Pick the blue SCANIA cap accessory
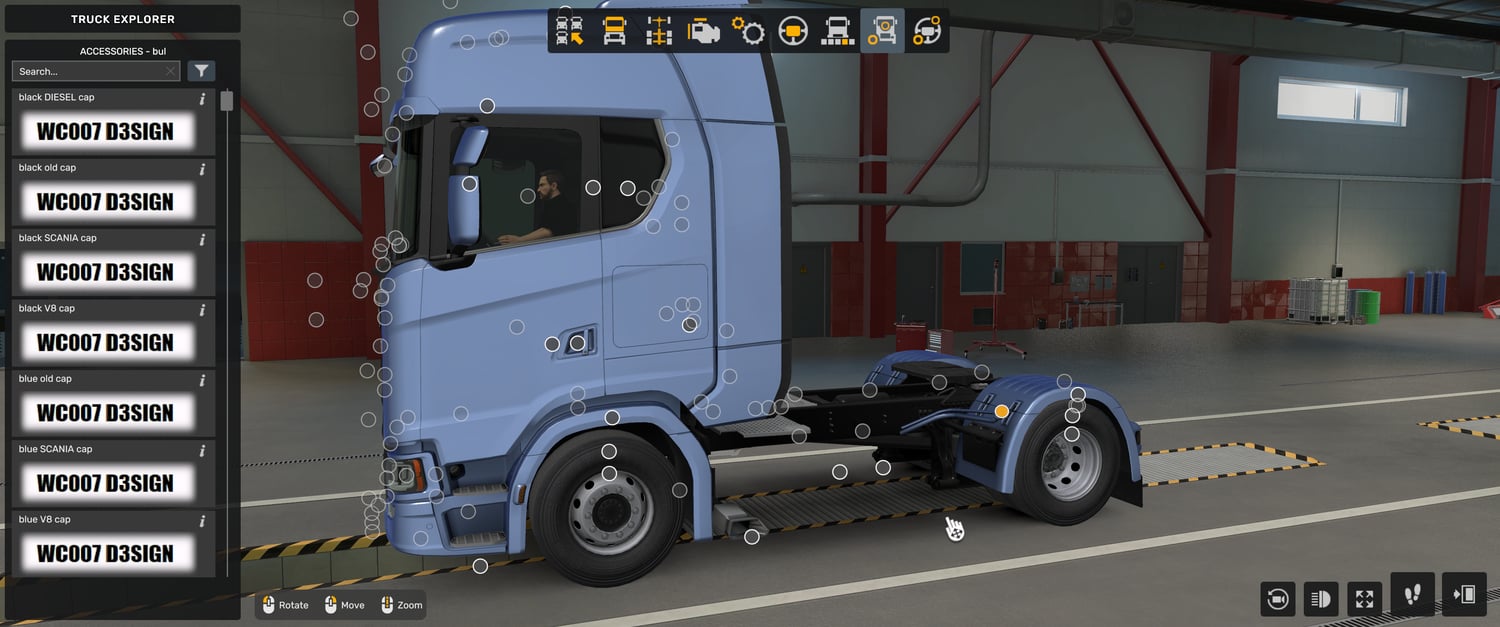 [x=105, y=483]
